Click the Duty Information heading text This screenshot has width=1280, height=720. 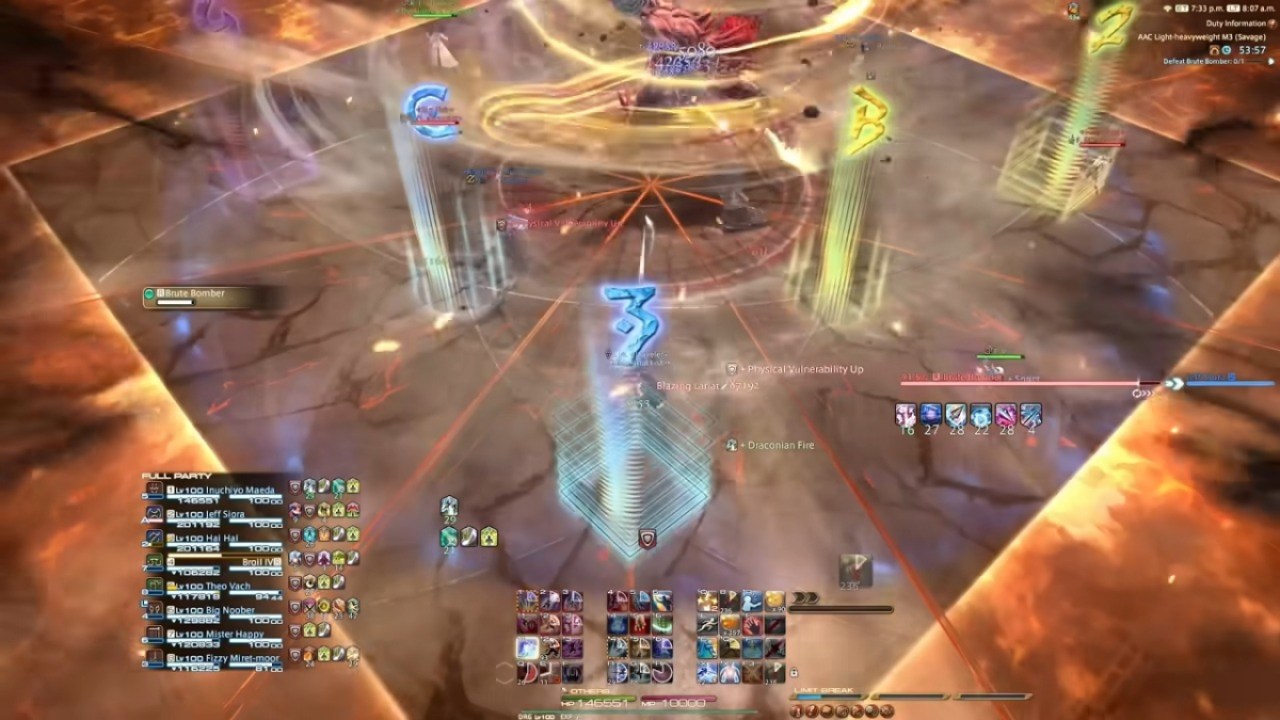pos(1236,23)
